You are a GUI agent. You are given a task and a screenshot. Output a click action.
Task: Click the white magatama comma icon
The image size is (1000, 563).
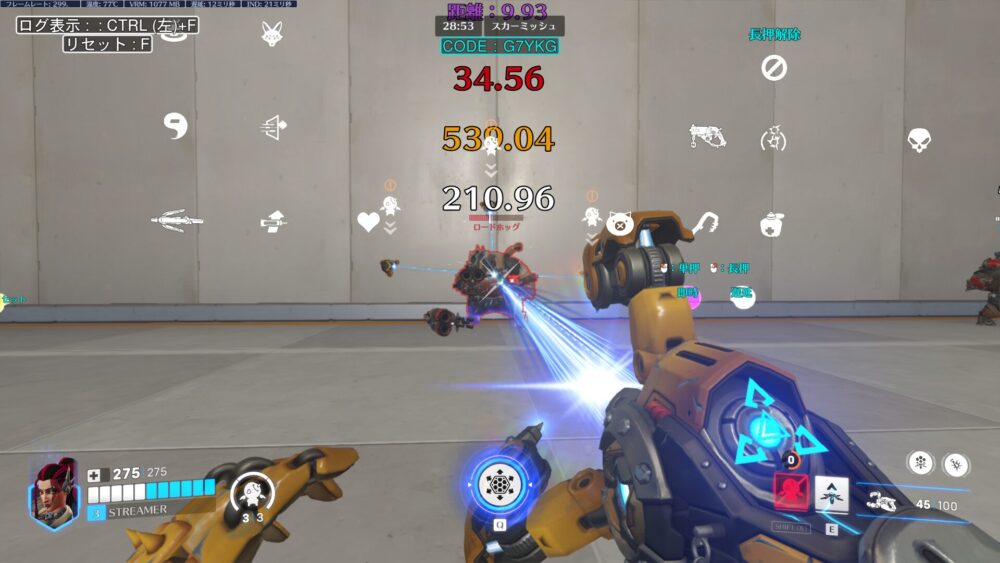click(x=176, y=126)
